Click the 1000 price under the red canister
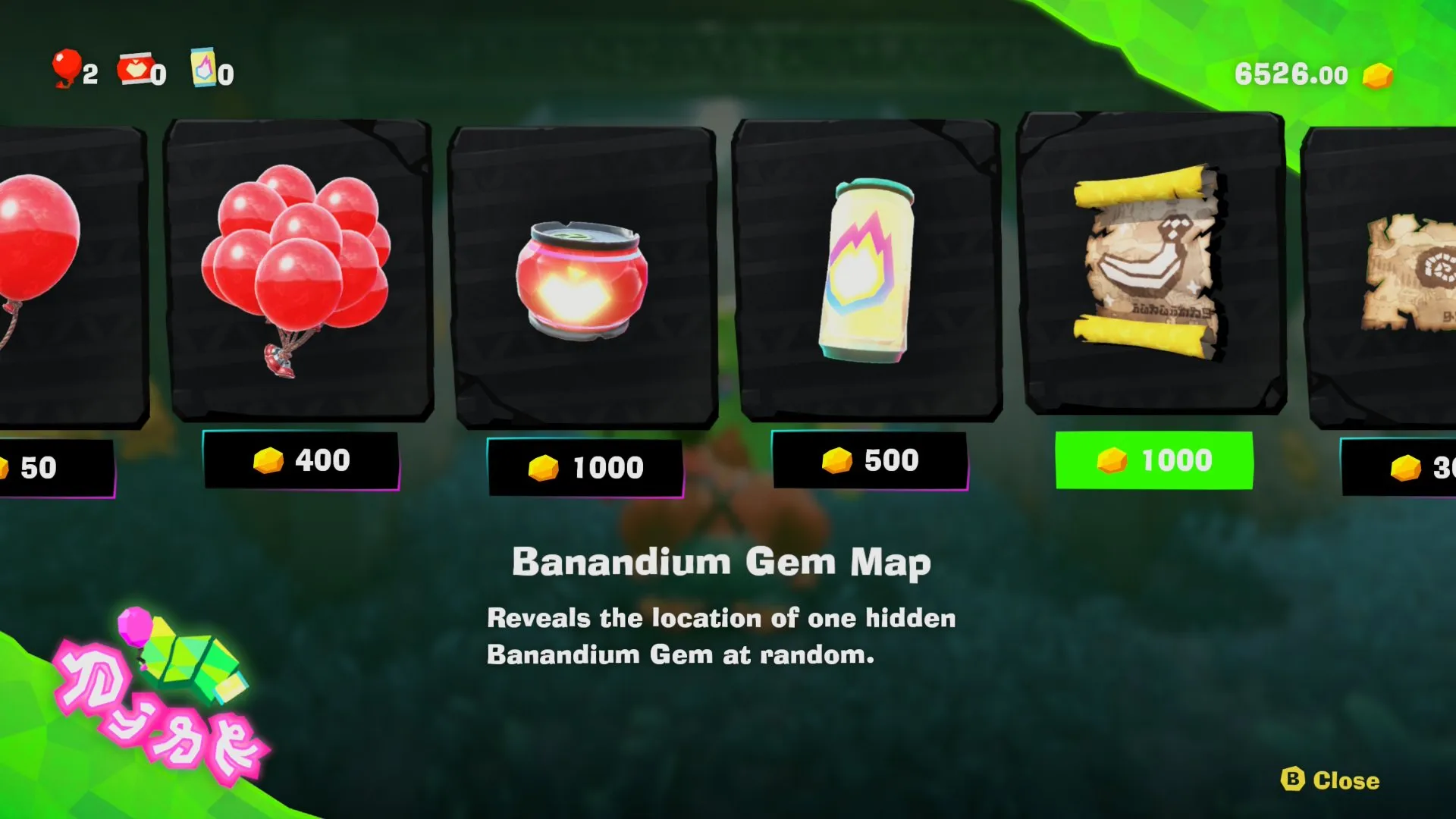This screenshot has height=819, width=1456. coord(584,468)
